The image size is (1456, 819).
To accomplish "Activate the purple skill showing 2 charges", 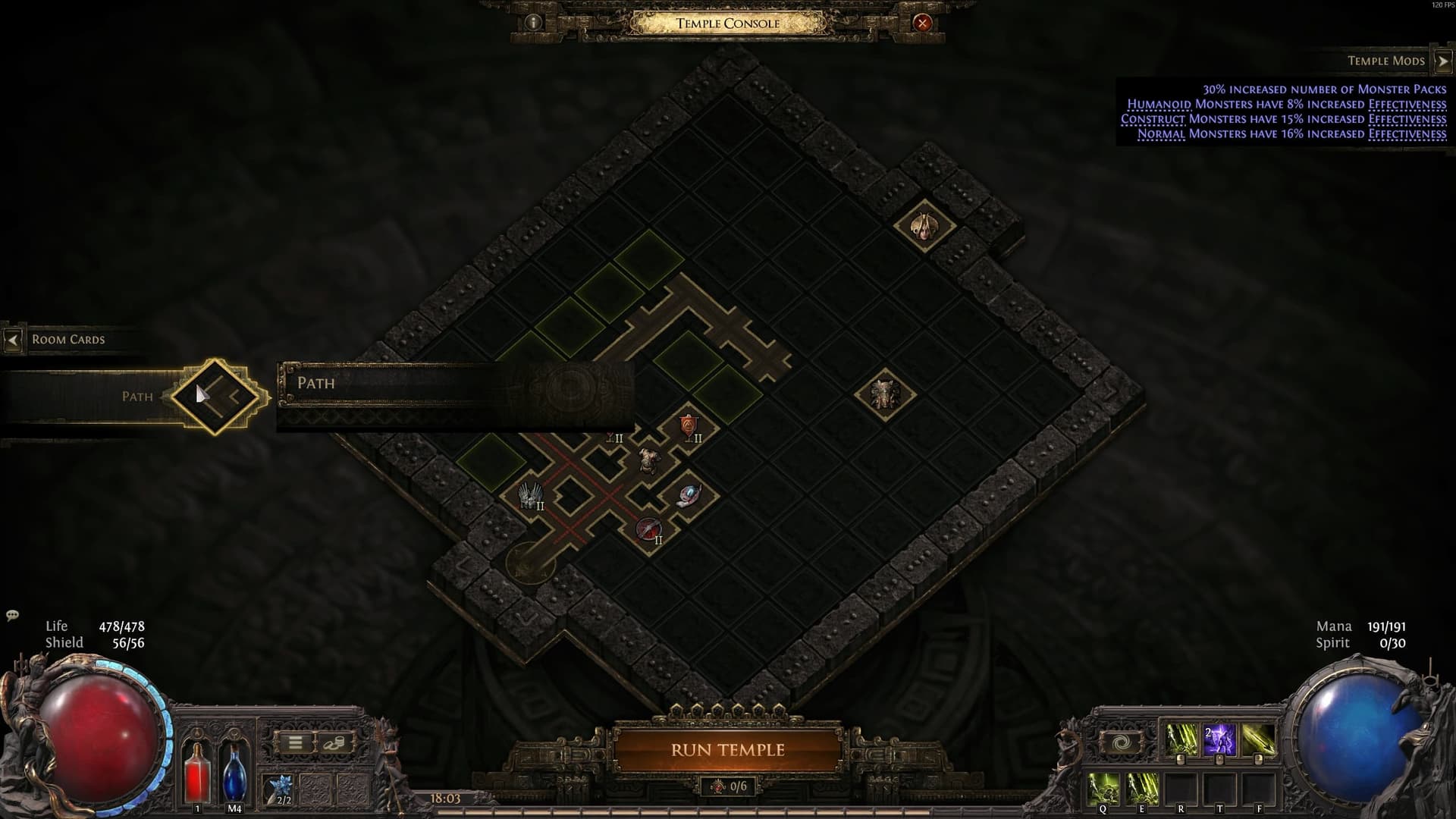I will (x=1219, y=739).
